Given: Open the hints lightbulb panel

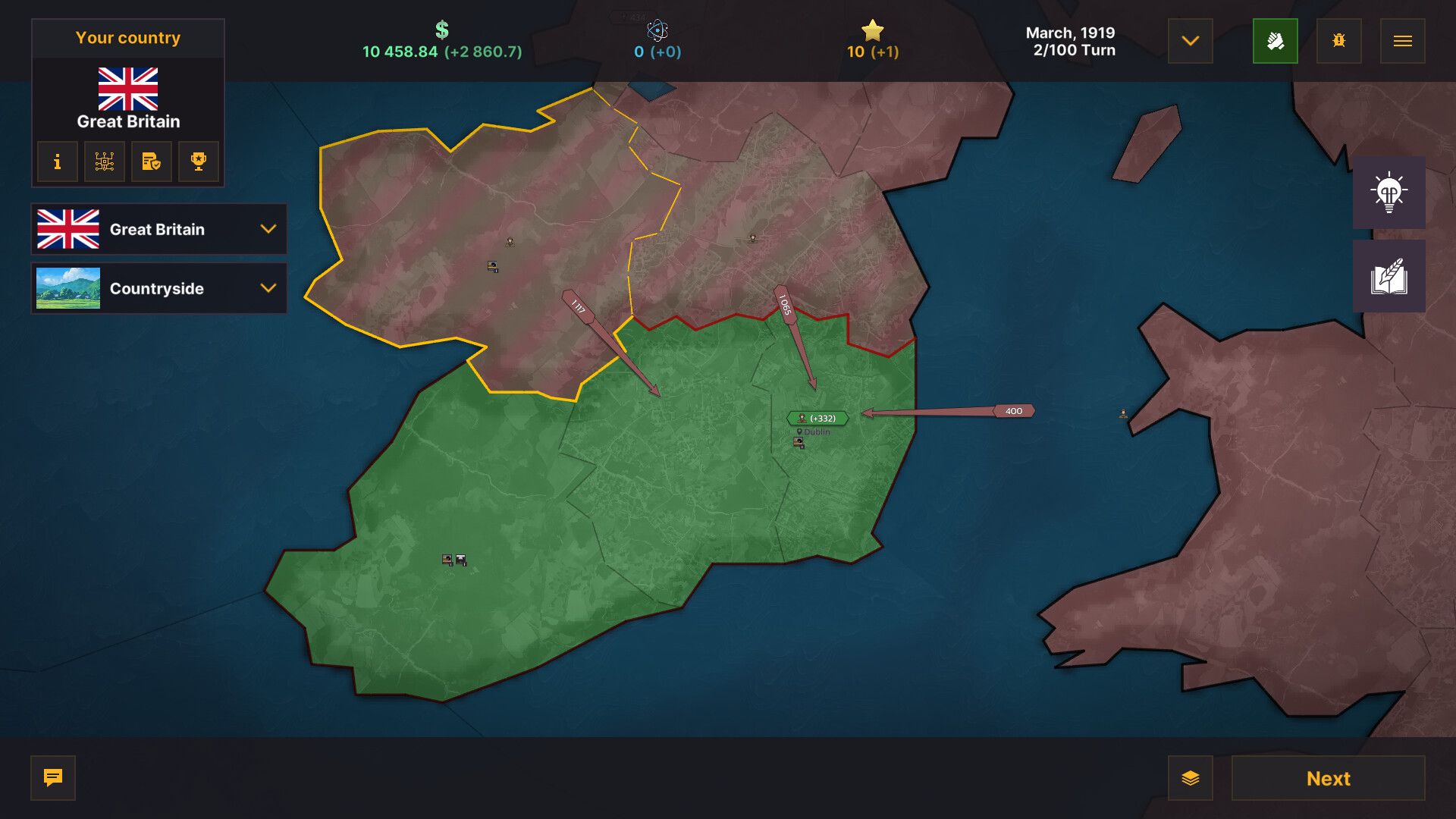Looking at the screenshot, I should point(1389,193).
